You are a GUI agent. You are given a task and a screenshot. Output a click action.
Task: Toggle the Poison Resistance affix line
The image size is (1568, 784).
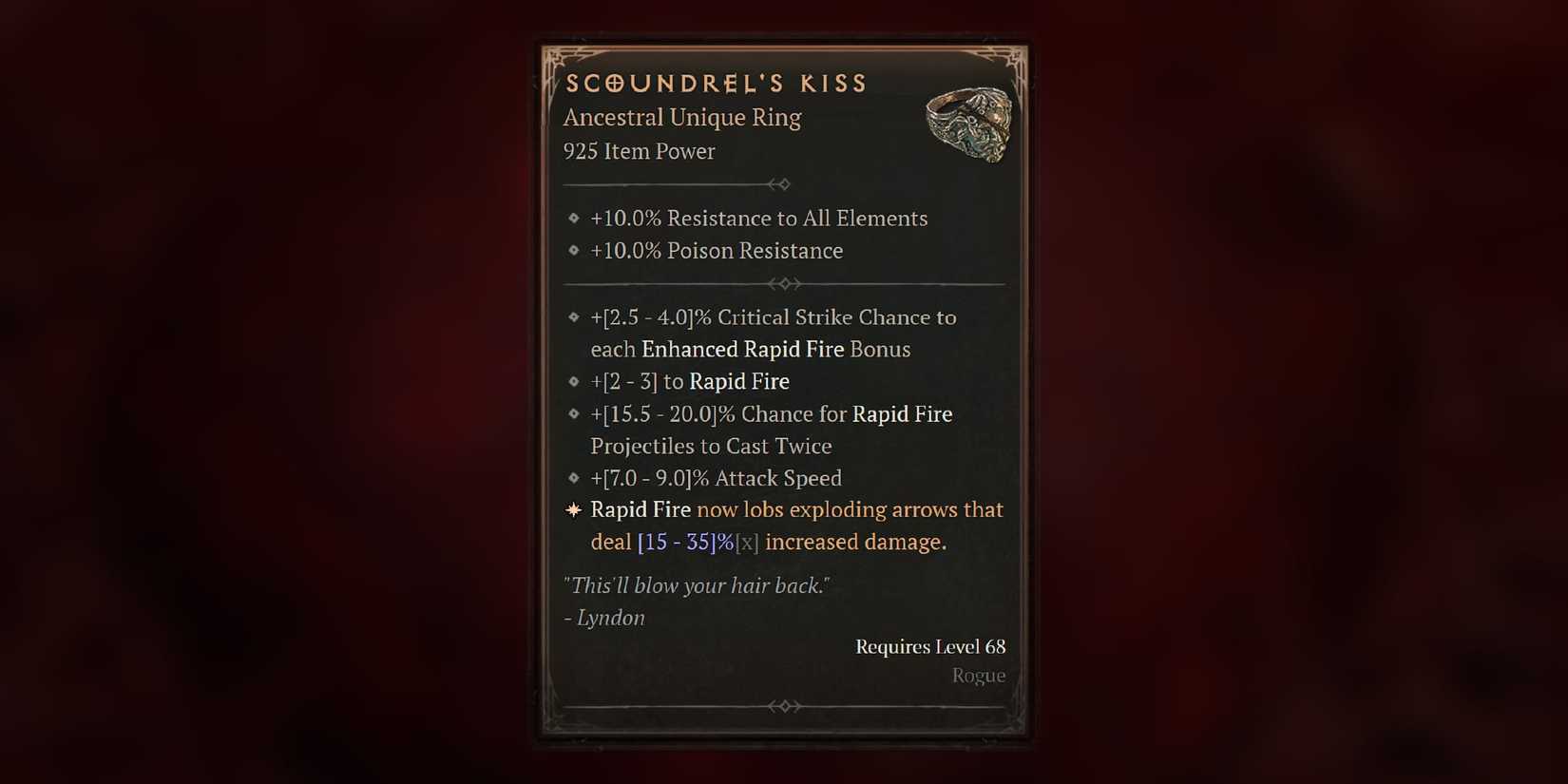pyautogui.click(x=717, y=250)
